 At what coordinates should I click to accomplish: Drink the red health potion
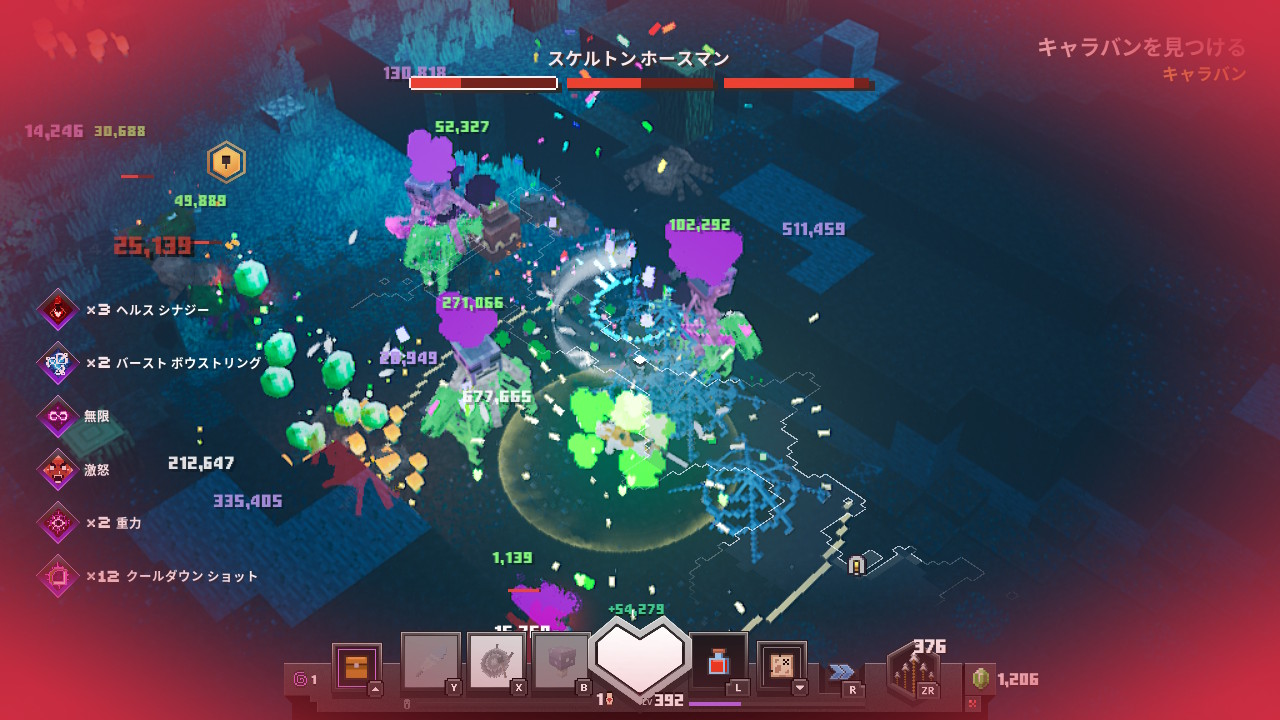point(718,662)
